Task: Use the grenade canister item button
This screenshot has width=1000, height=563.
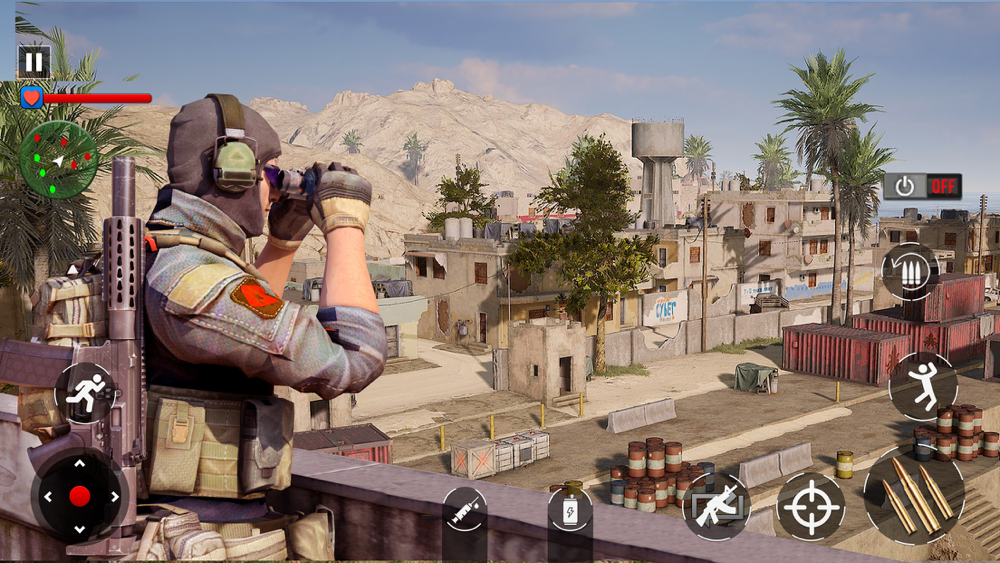Action: pos(570,510)
